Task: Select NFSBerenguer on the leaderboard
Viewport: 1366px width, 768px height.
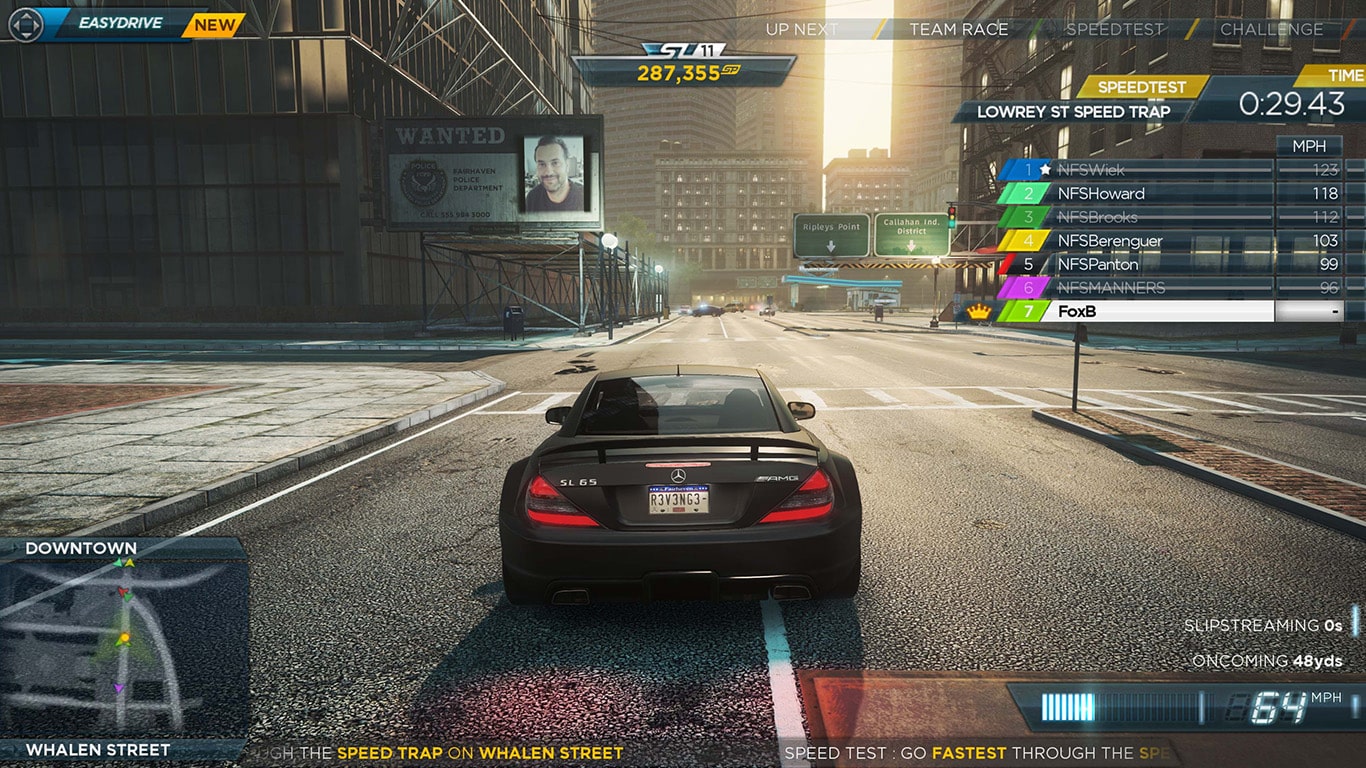Action: click(1111, 241)
